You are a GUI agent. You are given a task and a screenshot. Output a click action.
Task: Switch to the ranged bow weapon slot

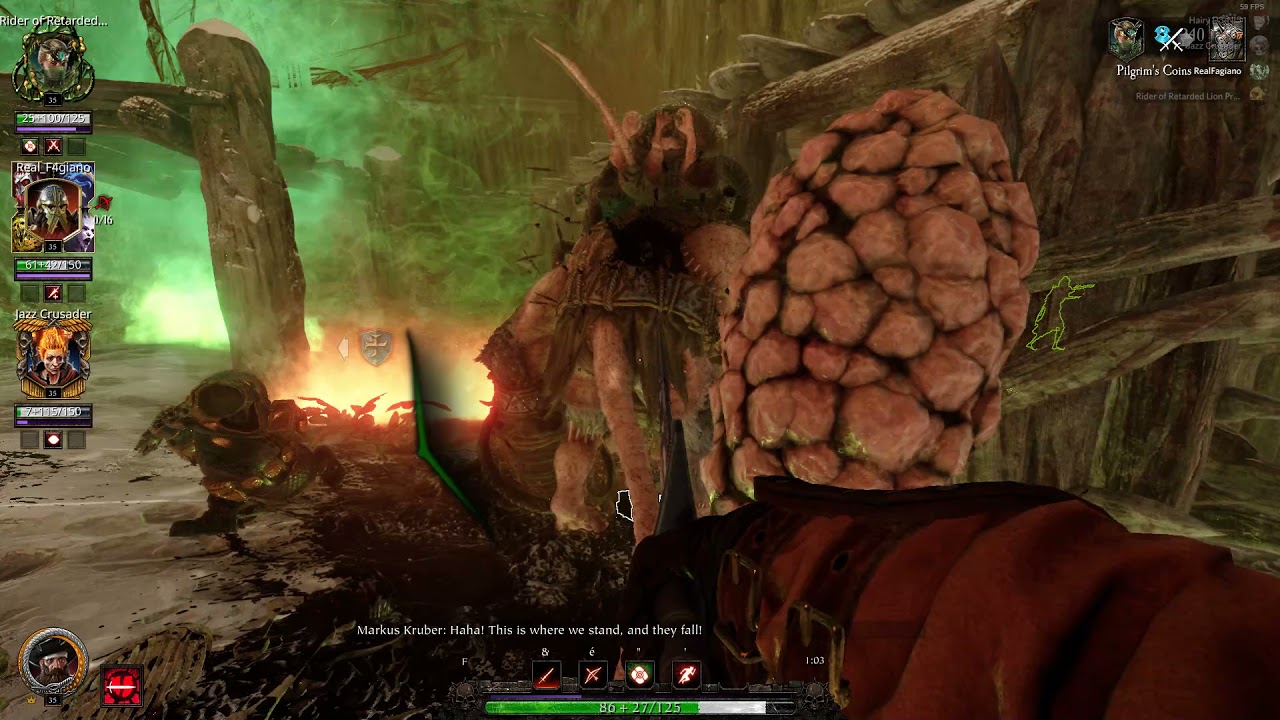592,676
